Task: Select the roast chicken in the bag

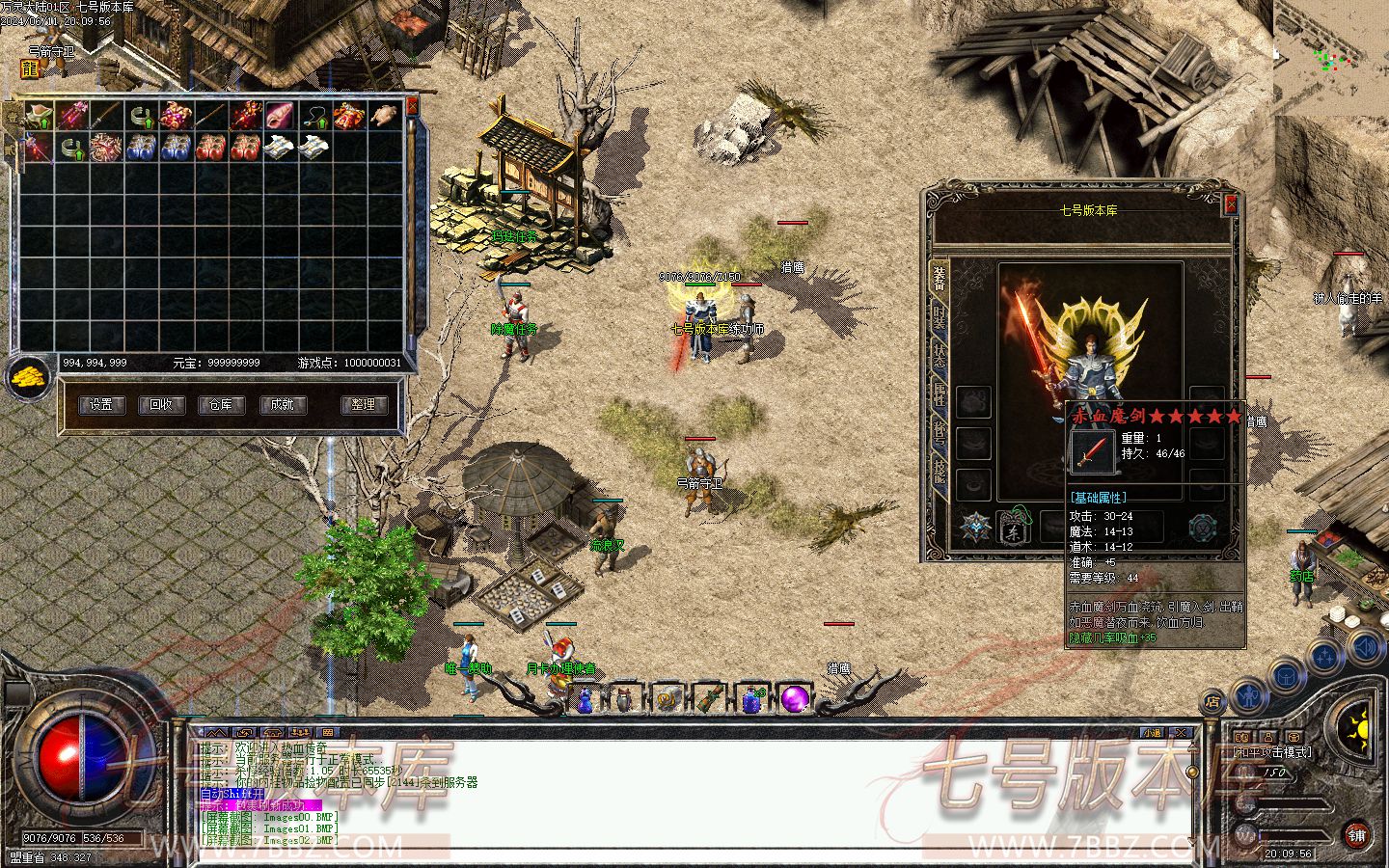Action: pyautogui.click(x=385, y=117)
